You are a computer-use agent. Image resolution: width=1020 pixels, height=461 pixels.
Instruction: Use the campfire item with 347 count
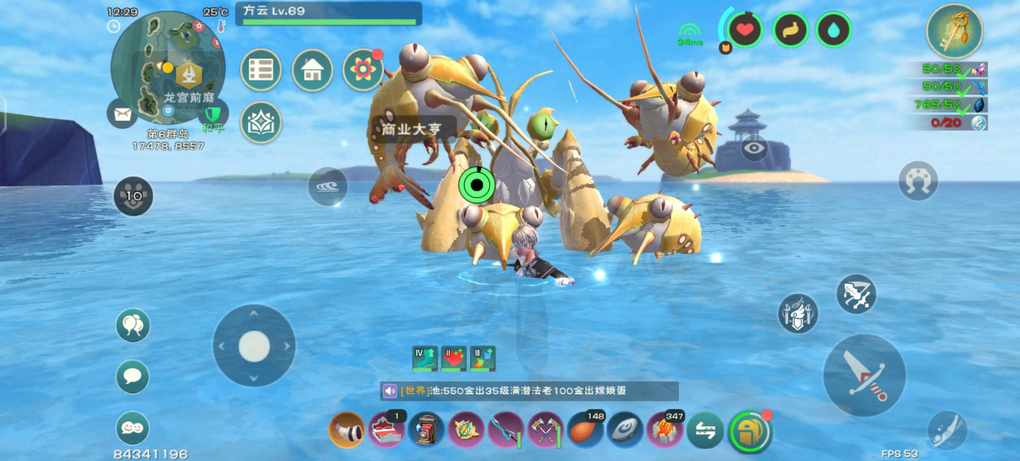[x=665, y=430]
